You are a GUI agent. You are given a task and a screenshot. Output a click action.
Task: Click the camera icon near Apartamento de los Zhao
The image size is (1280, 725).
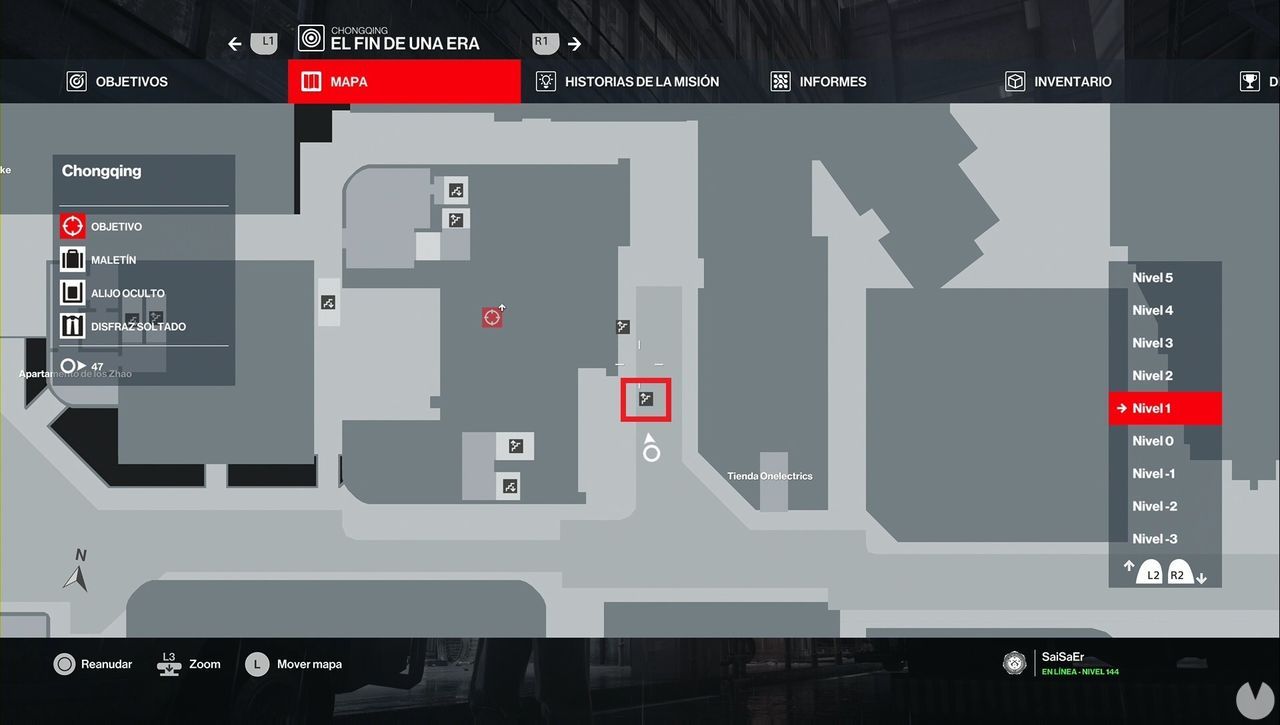tap(328, 302)
